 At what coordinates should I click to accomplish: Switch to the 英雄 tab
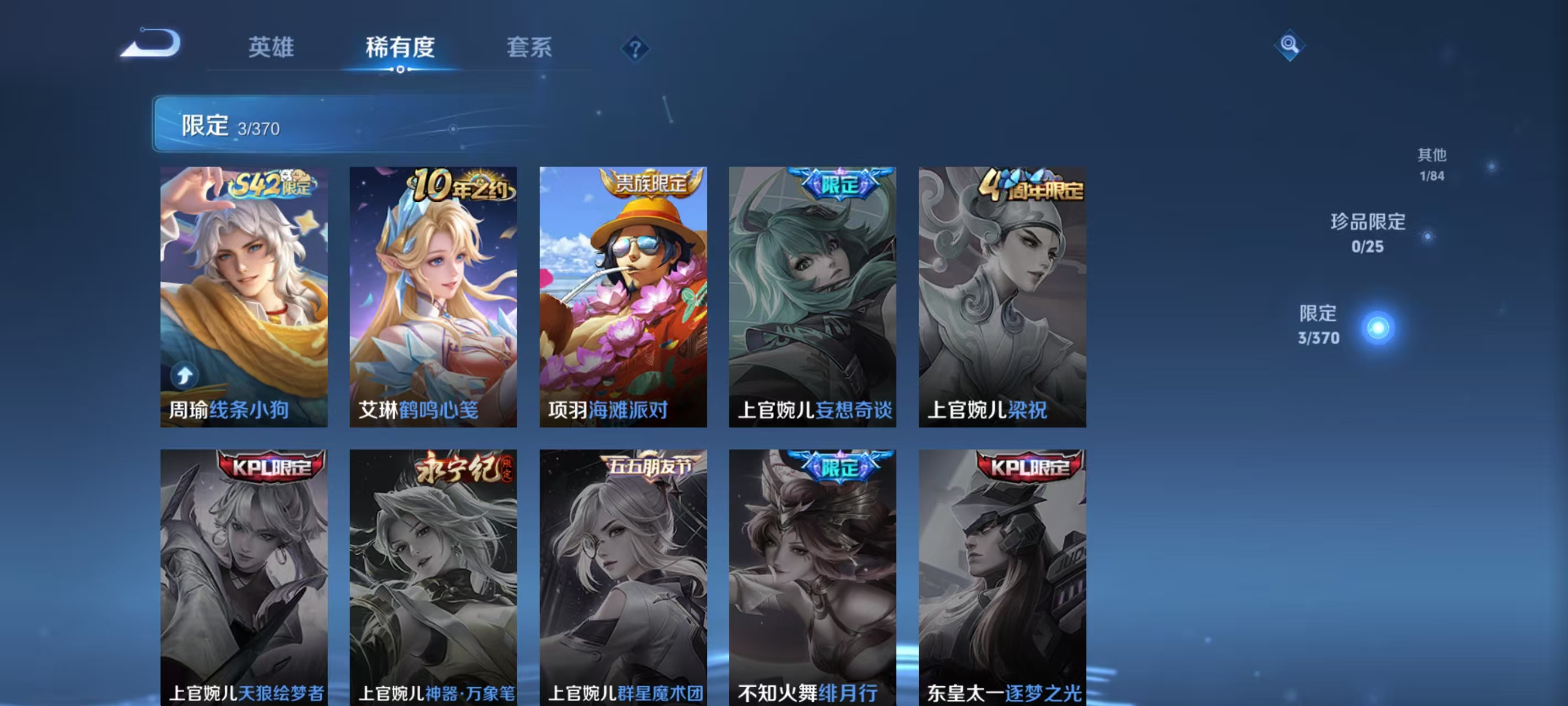pyautogui.click(x=271, y=47)
